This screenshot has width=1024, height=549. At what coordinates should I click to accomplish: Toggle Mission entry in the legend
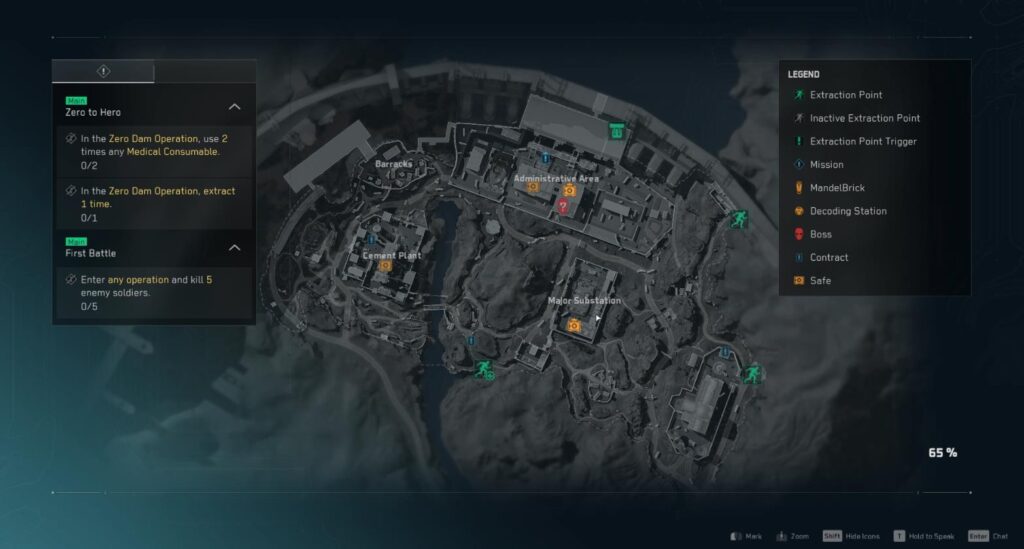tap(826, 164)
